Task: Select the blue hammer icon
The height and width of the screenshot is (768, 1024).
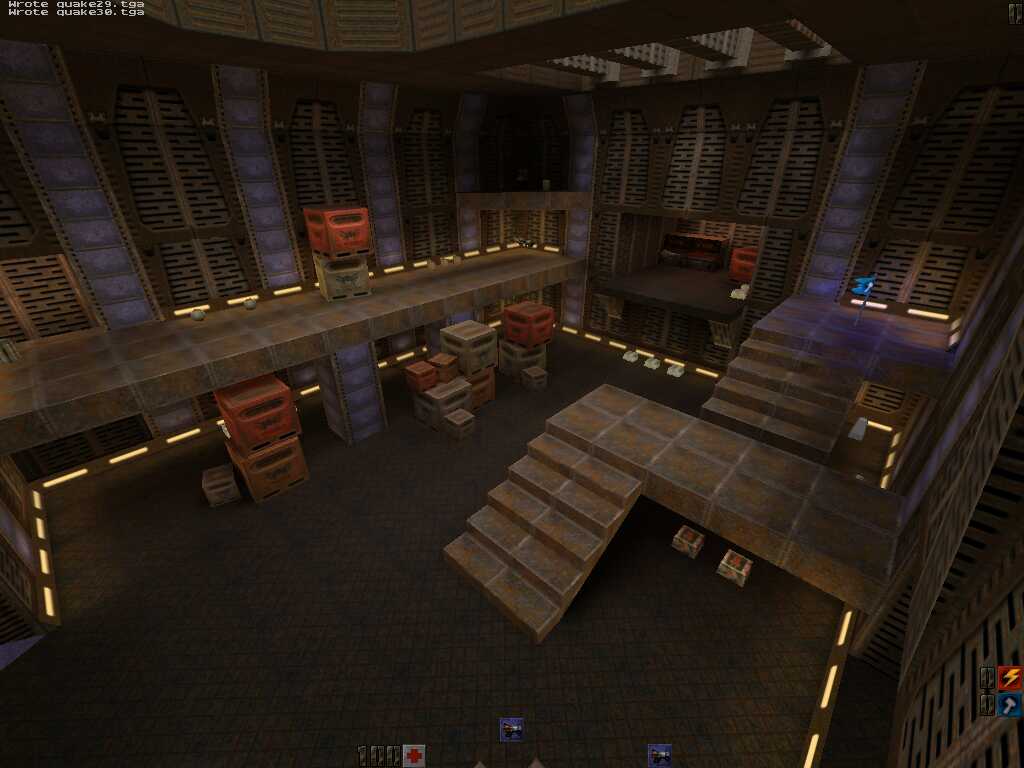Action: coord(1010,705)
